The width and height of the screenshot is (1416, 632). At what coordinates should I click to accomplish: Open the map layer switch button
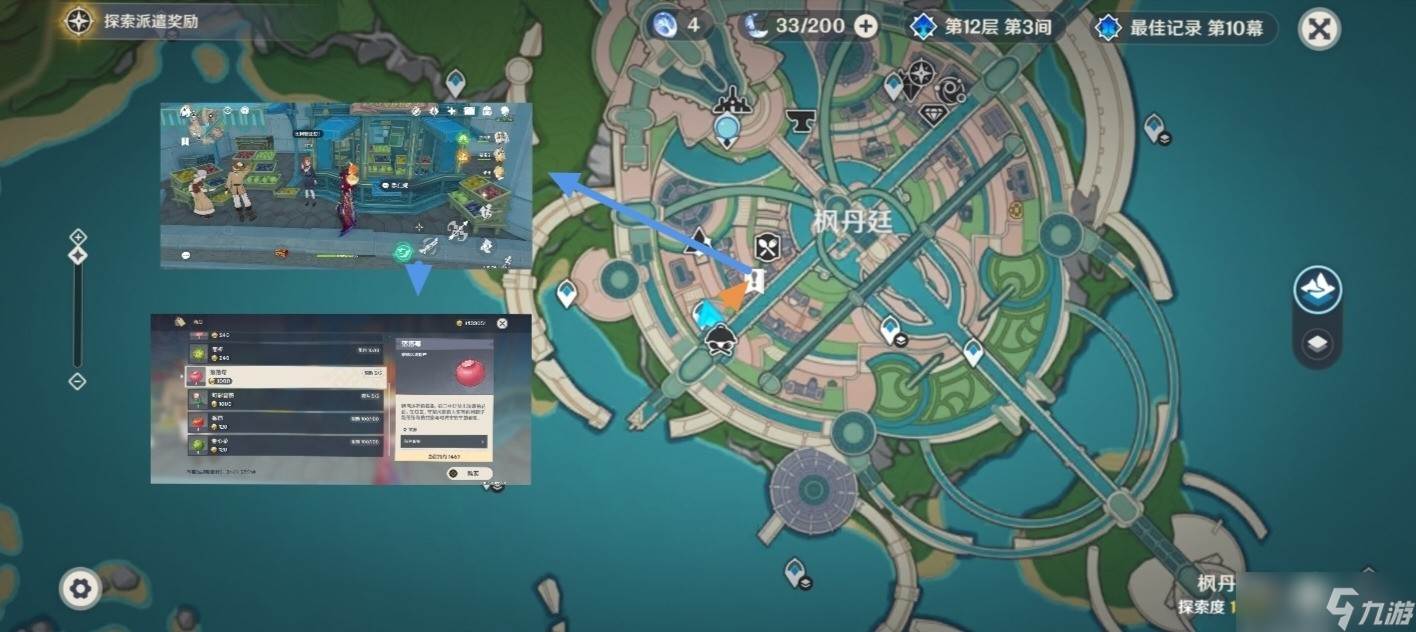1317,290
